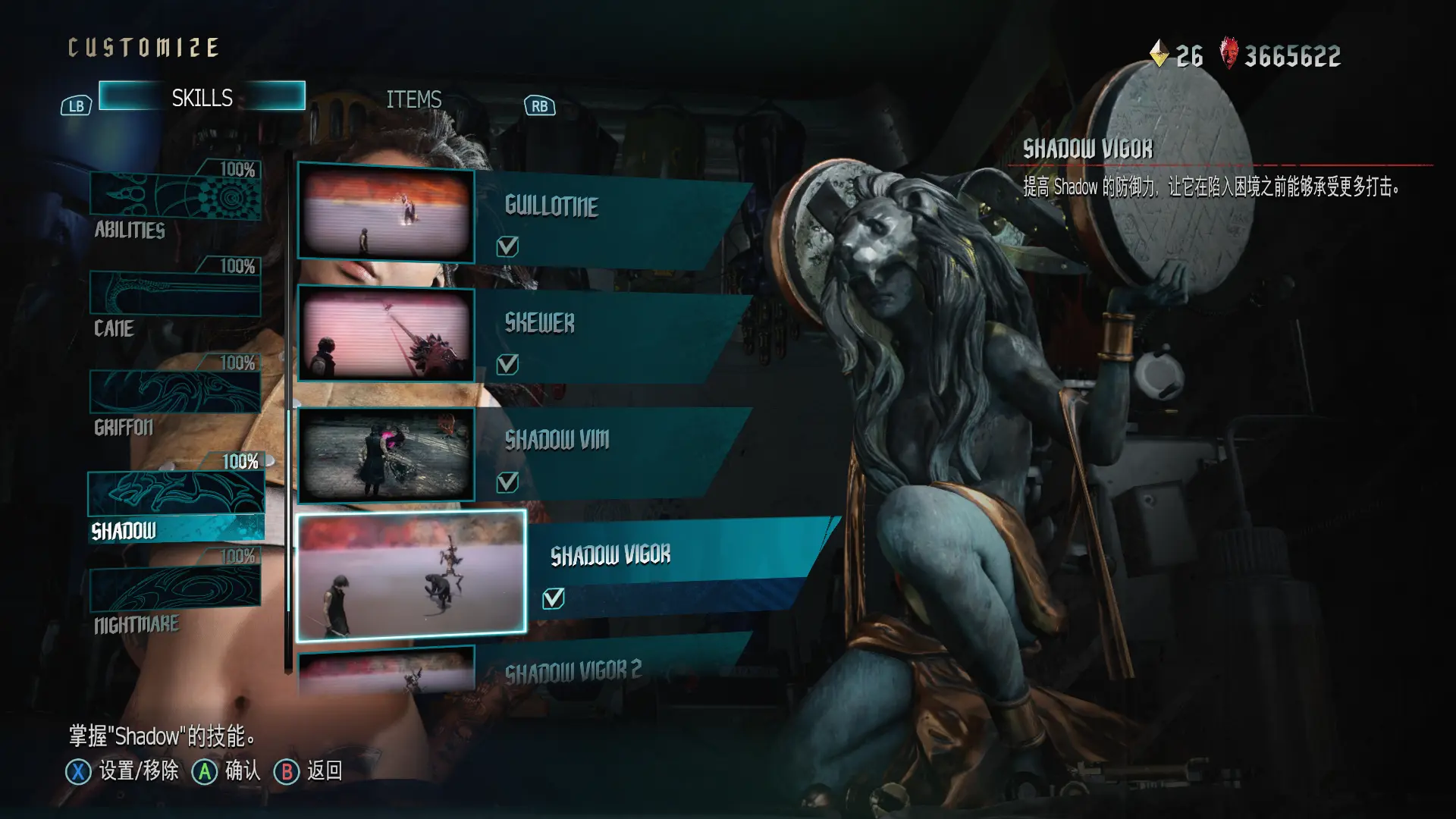Toggle the SHADOW VIGOR equipped checkbox
This screenshot has height=819, width=1456.
(554, 599)
